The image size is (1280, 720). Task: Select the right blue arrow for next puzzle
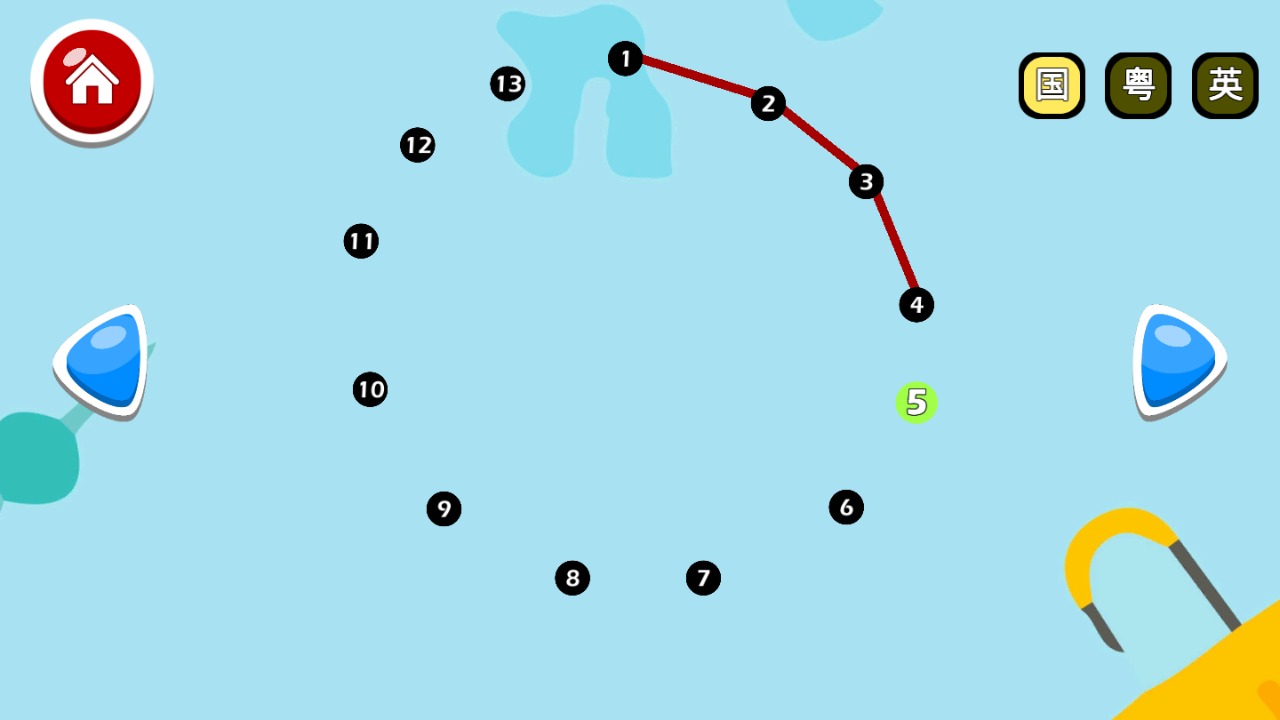(1178, 360)
